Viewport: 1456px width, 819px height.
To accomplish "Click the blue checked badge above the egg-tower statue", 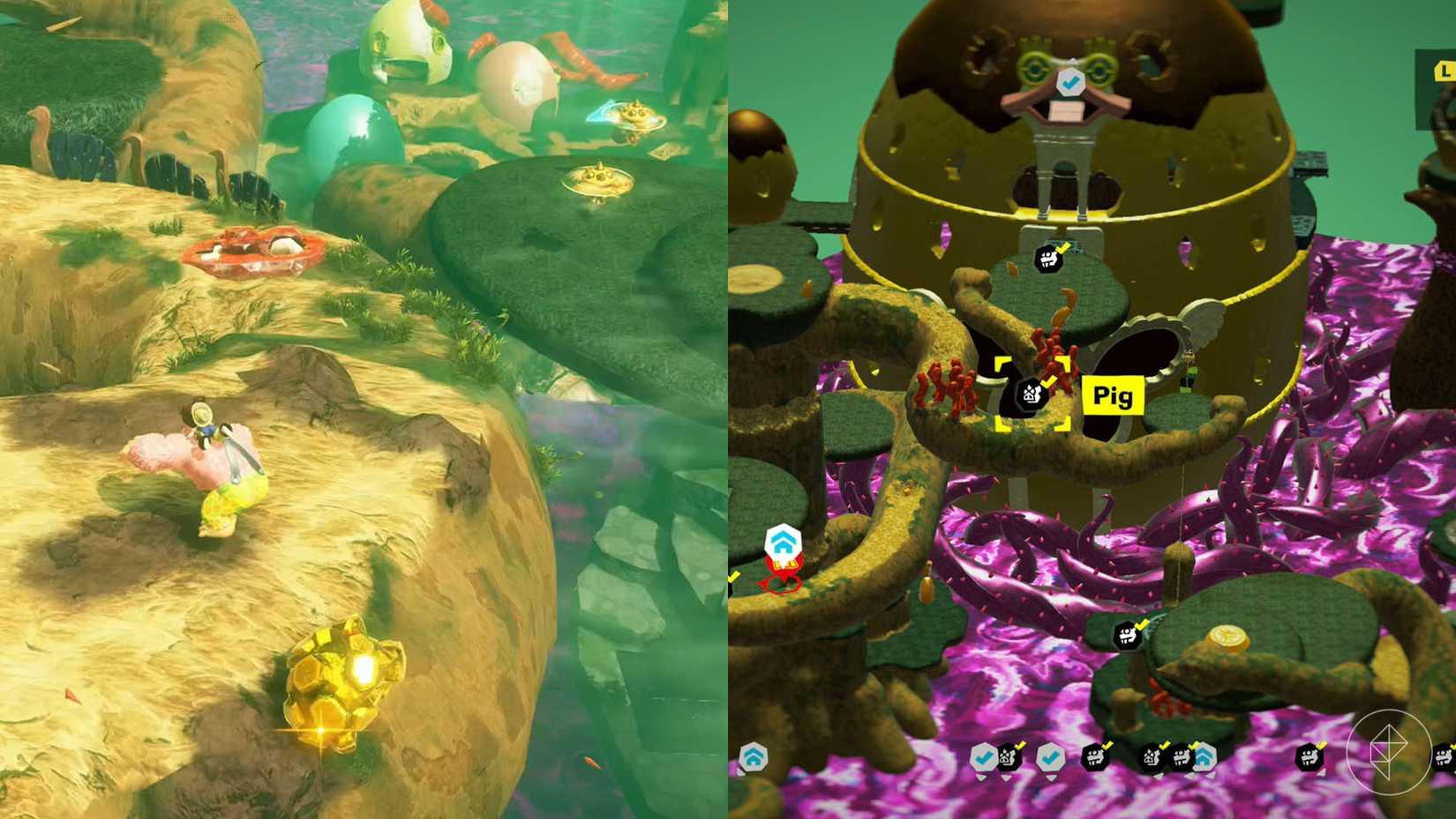I will click(x=1070, y=82).
